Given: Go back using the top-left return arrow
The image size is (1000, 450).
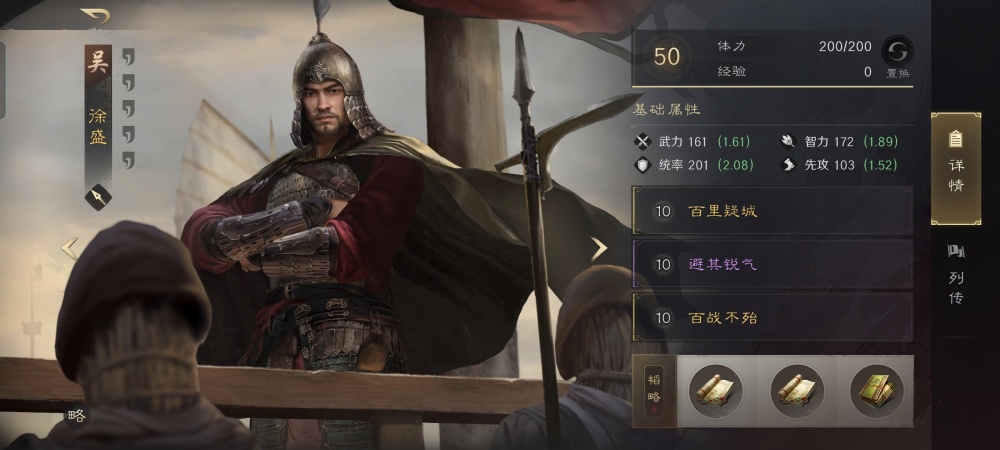Looking at the screenshot, I should (x=96, y=16).
